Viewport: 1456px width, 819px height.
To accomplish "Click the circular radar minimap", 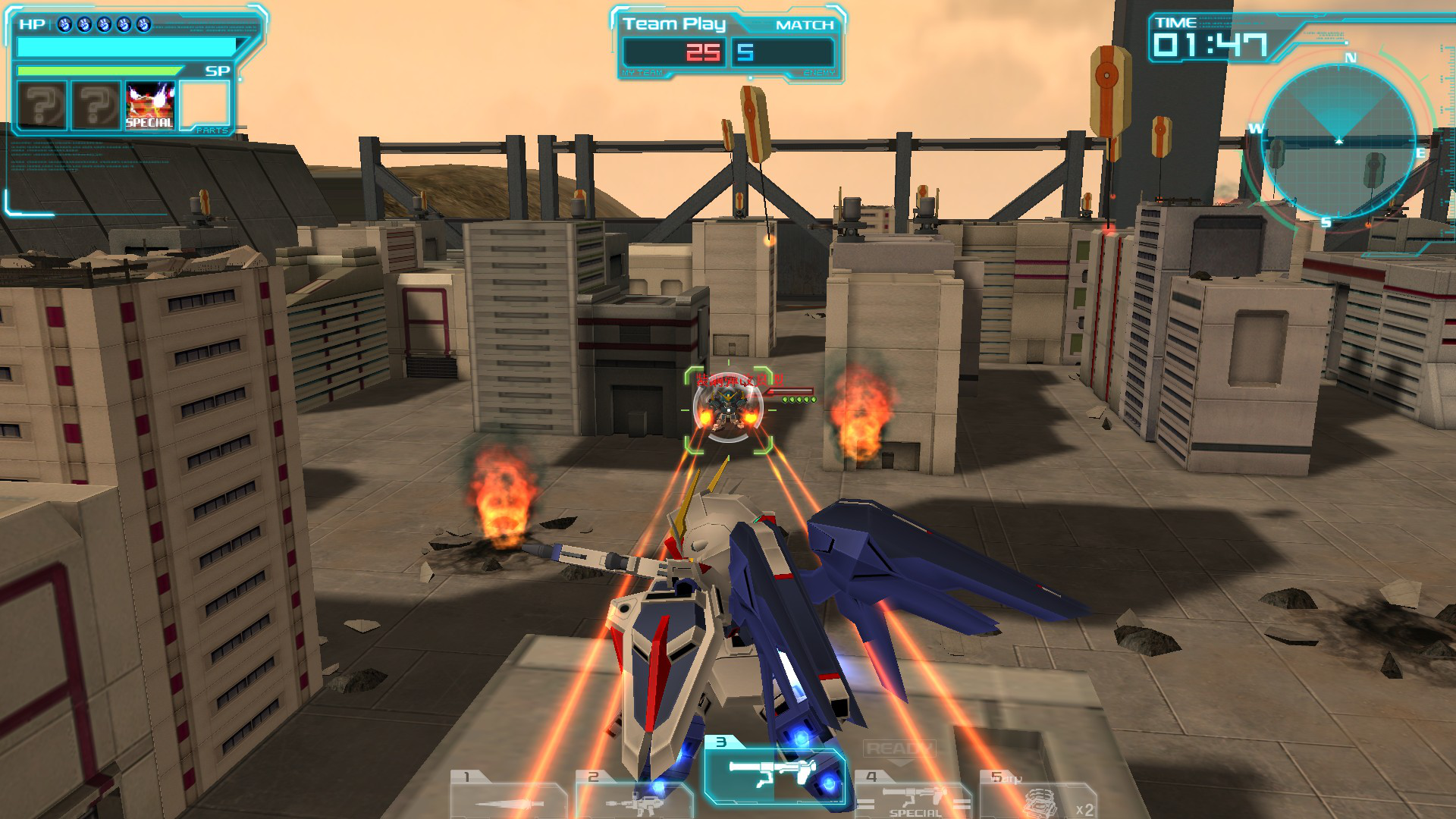I will click(x=1339, y=142).
